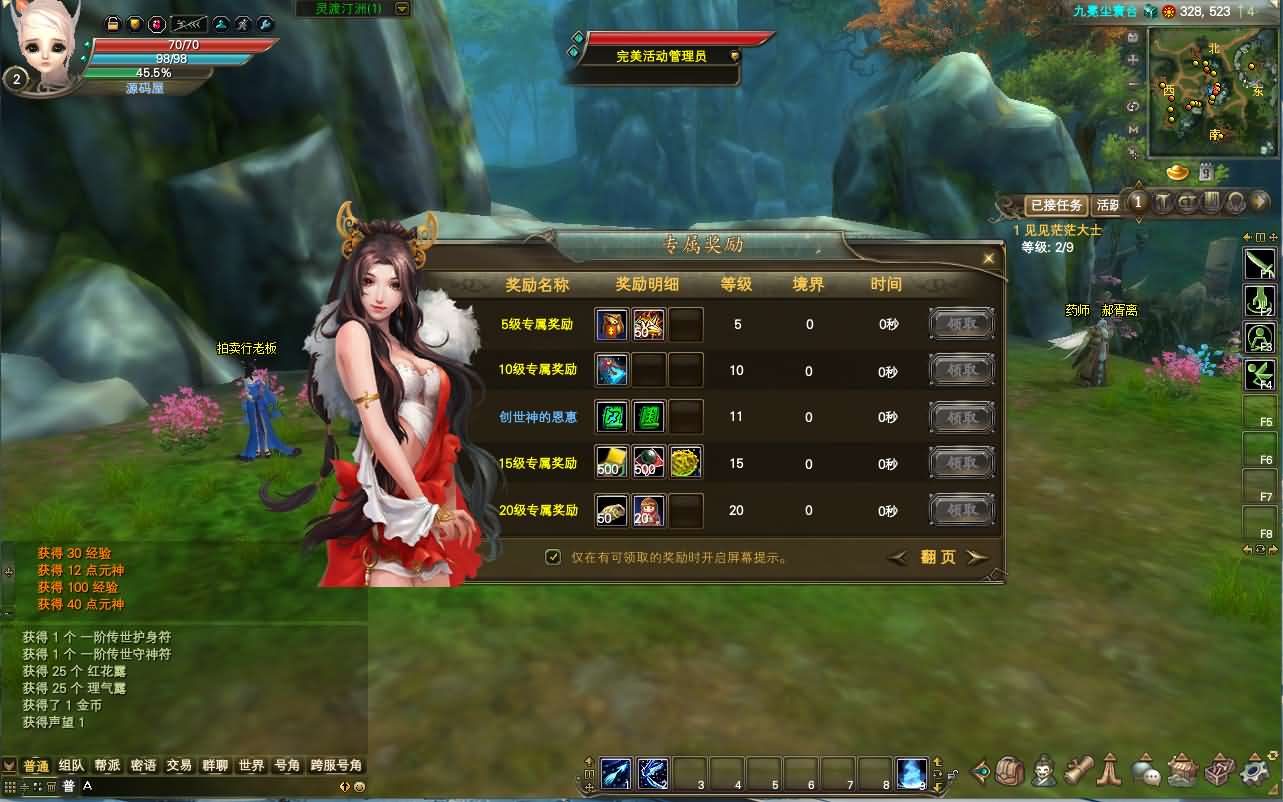Screen dimensions: 1283x802
Task: Zoom in the minimap with plus button
Action: click(x=1133, y=59)
